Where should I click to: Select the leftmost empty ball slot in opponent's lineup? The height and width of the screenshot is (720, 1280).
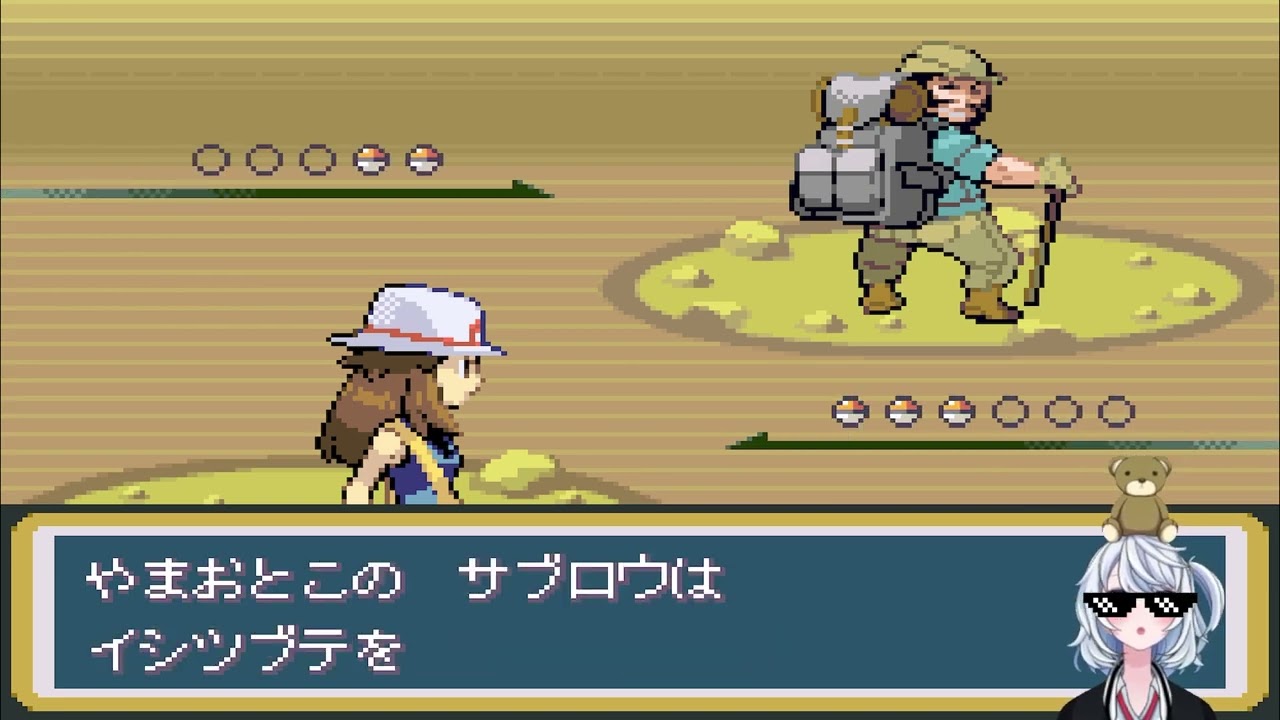pos(210,159)
